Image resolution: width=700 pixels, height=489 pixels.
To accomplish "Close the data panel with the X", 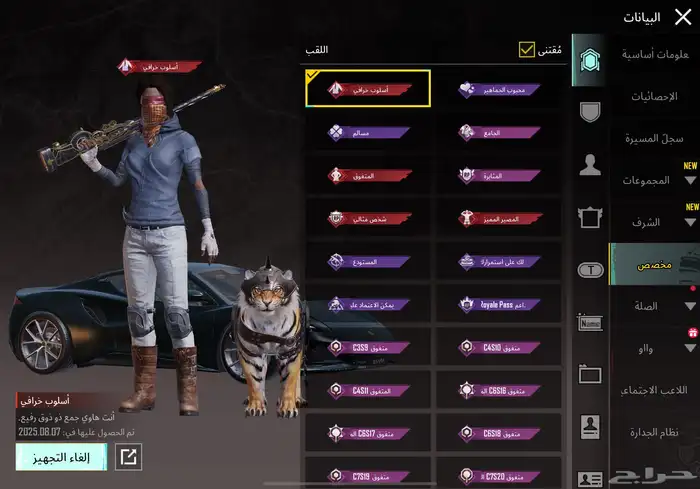I will click(683, 16).
